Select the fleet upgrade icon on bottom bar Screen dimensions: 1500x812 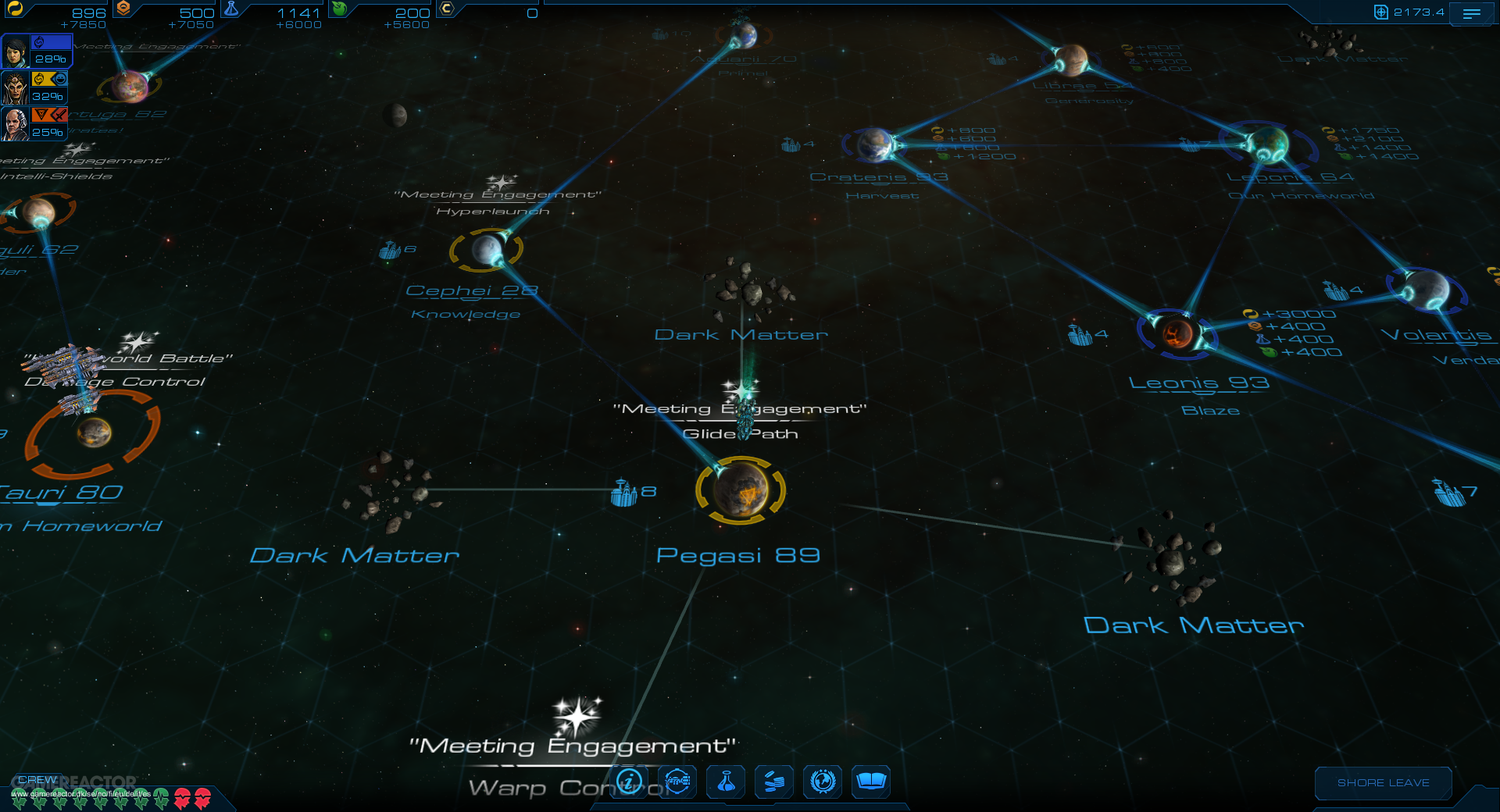point(677,782)
